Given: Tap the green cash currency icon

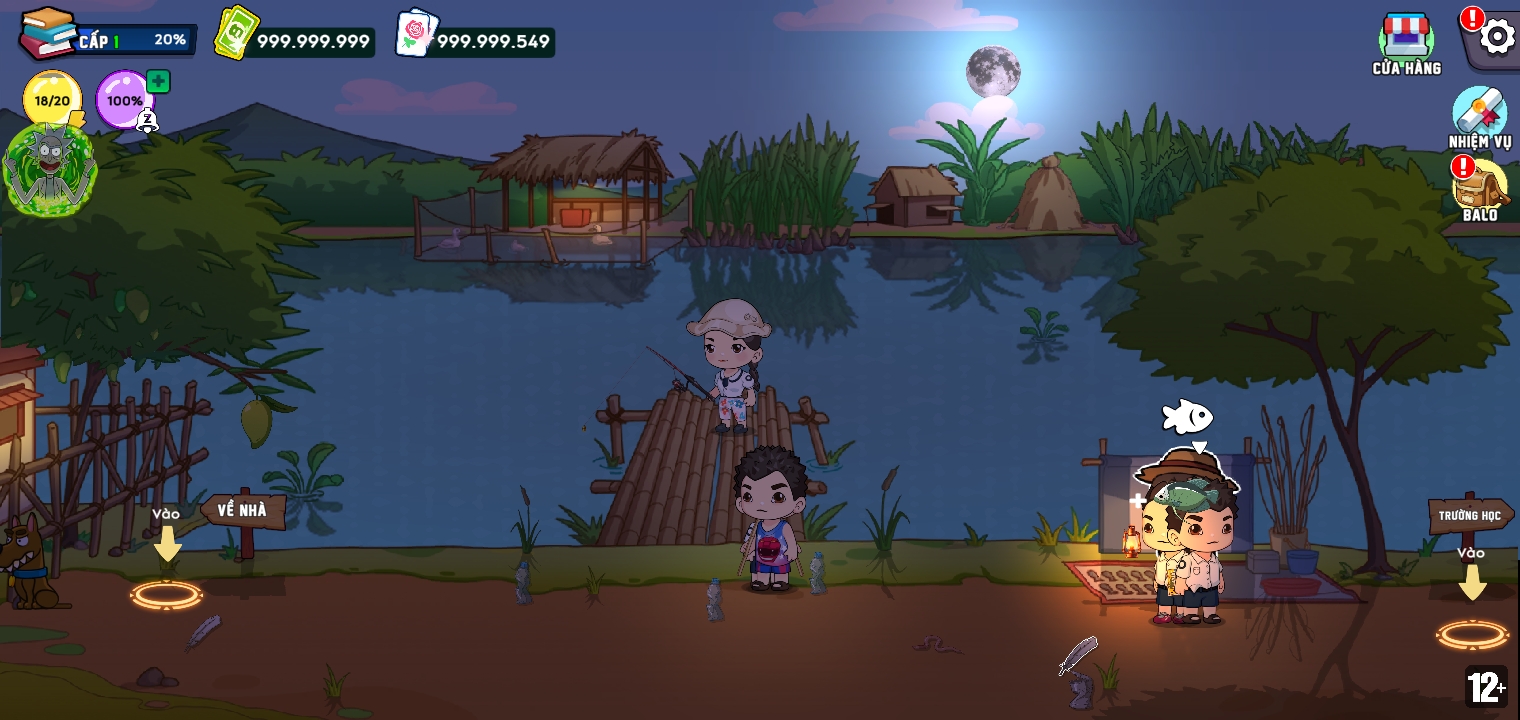Looking at the screenshot, I should coord(237,35).
